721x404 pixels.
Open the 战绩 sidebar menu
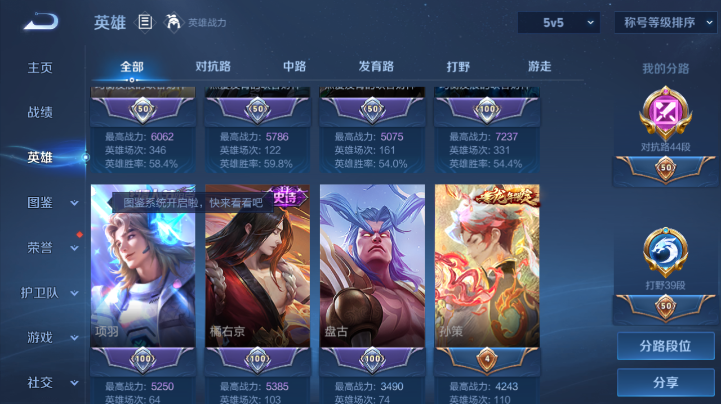point(40,112)
